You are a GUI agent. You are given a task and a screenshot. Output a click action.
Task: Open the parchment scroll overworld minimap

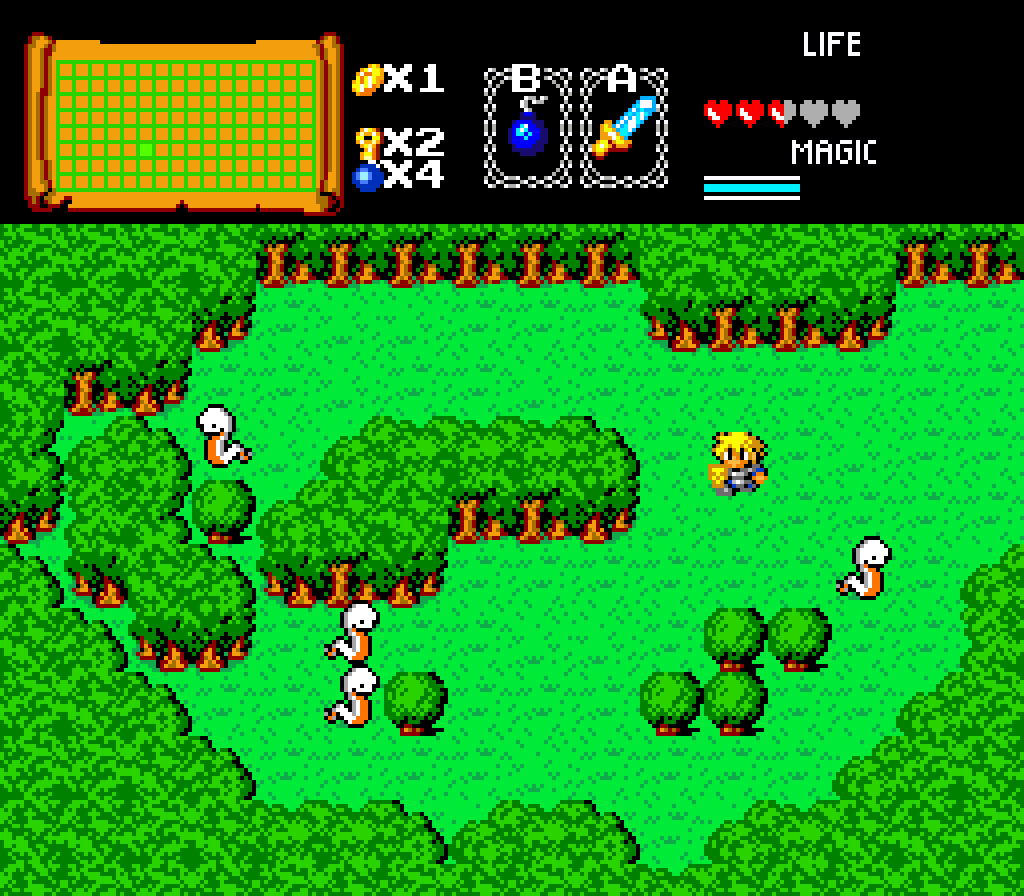183,122
